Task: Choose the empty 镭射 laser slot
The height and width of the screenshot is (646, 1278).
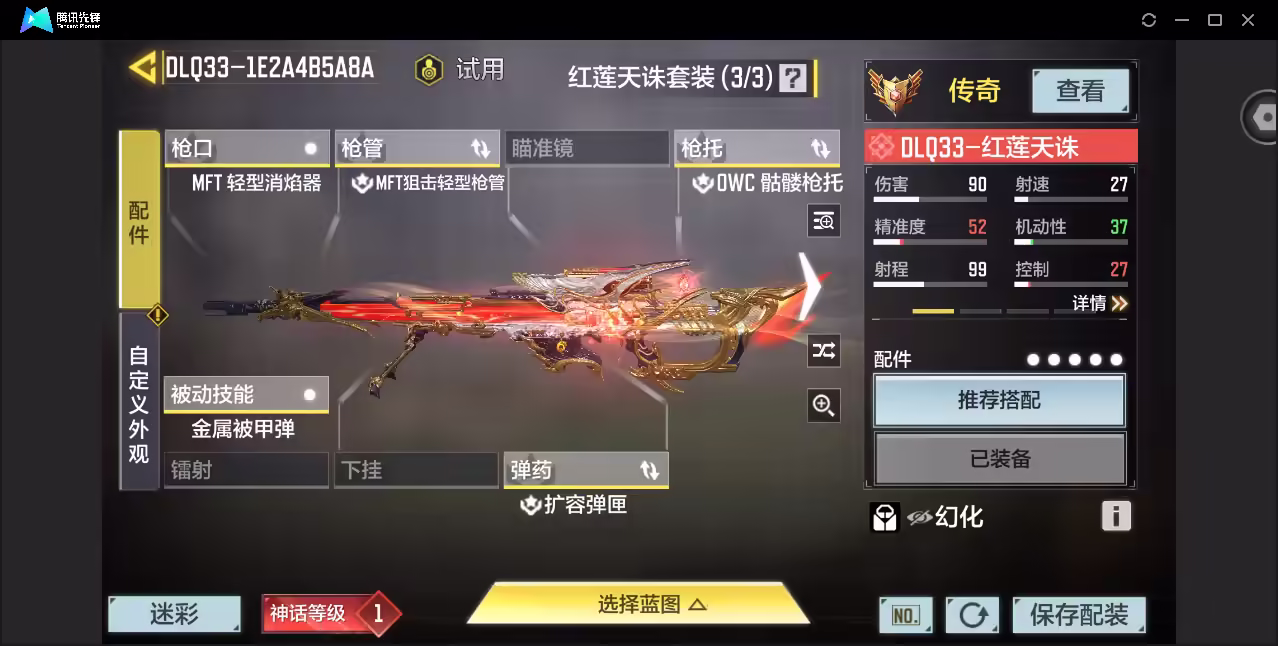Action: click(x=246, y=470)
